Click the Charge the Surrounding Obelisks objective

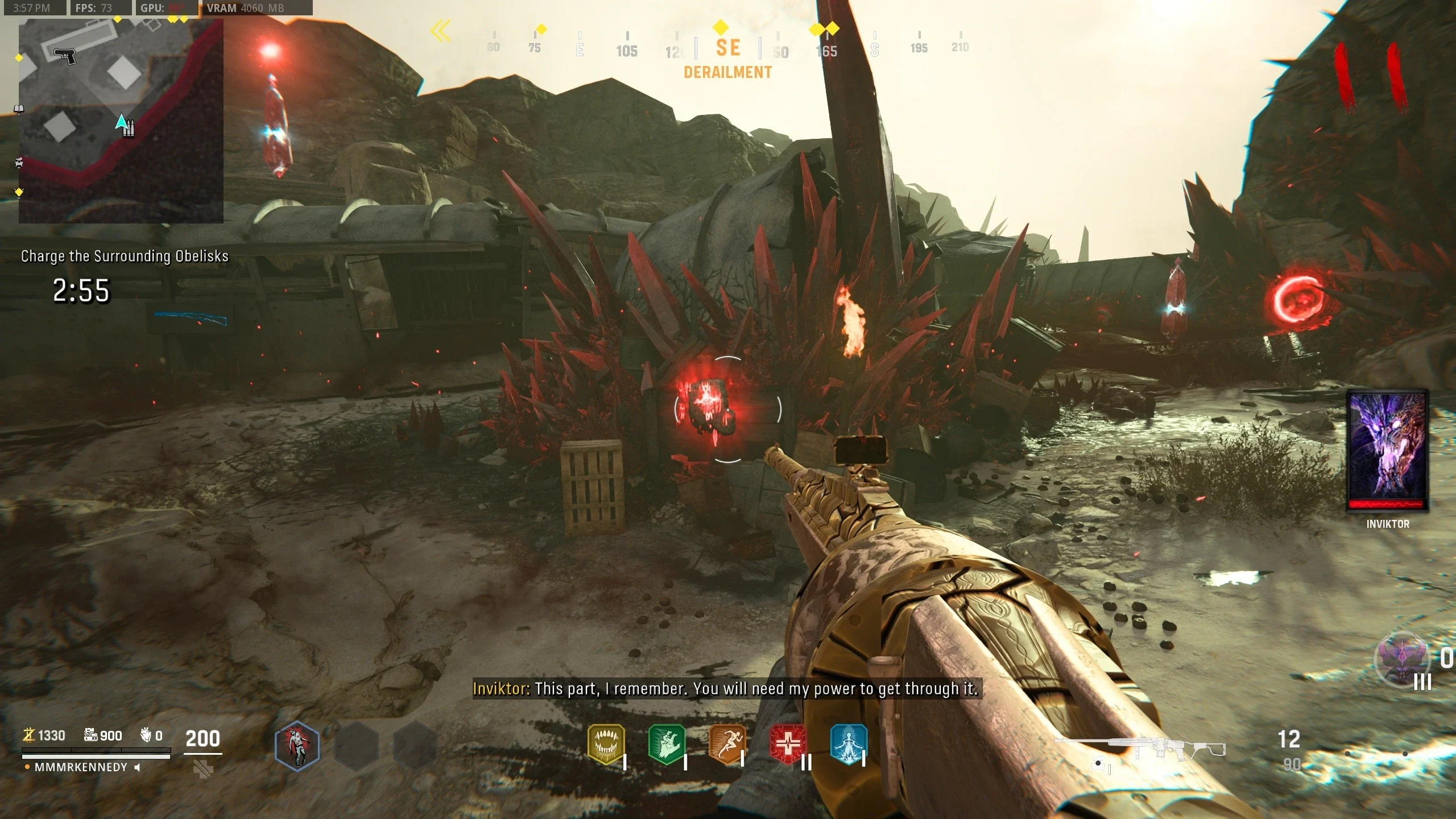(125, 257)
